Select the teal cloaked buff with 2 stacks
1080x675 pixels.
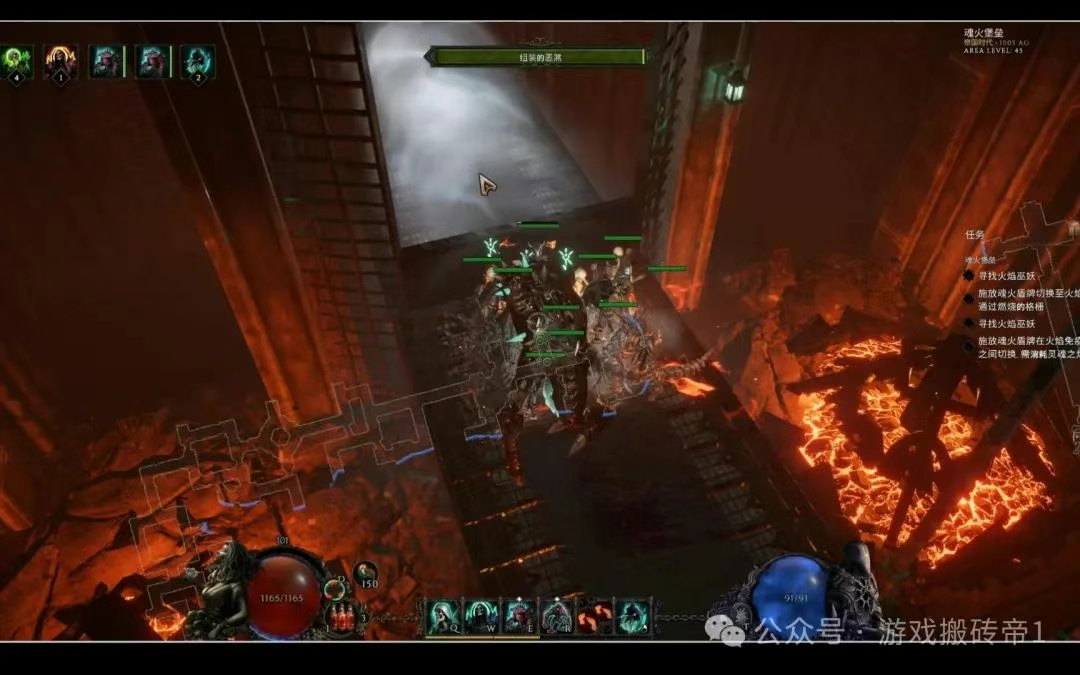197,61
